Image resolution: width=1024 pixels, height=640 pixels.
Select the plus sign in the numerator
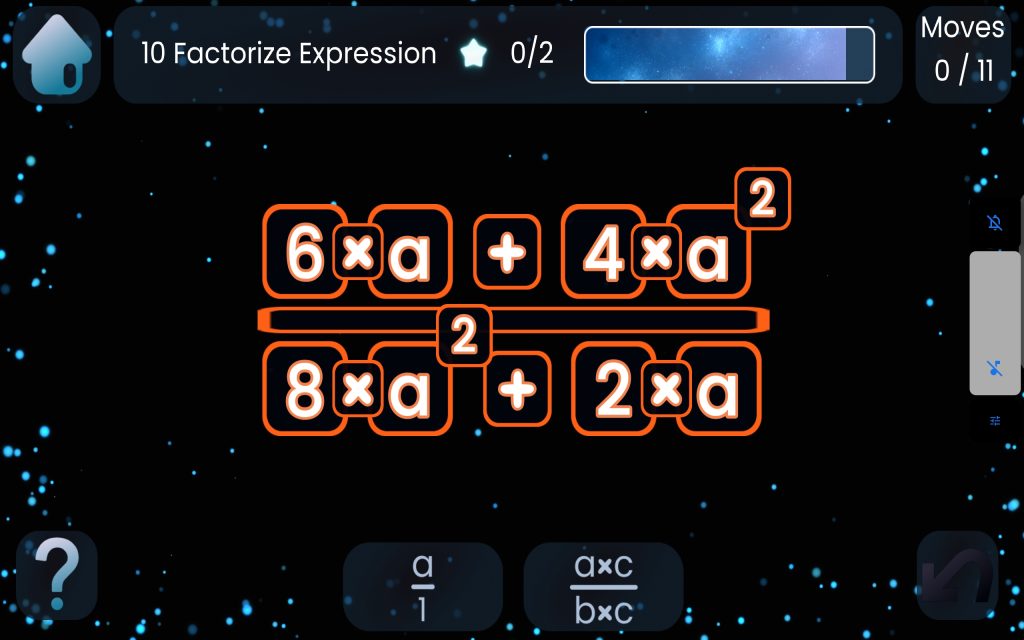click(x=506, y=252)
